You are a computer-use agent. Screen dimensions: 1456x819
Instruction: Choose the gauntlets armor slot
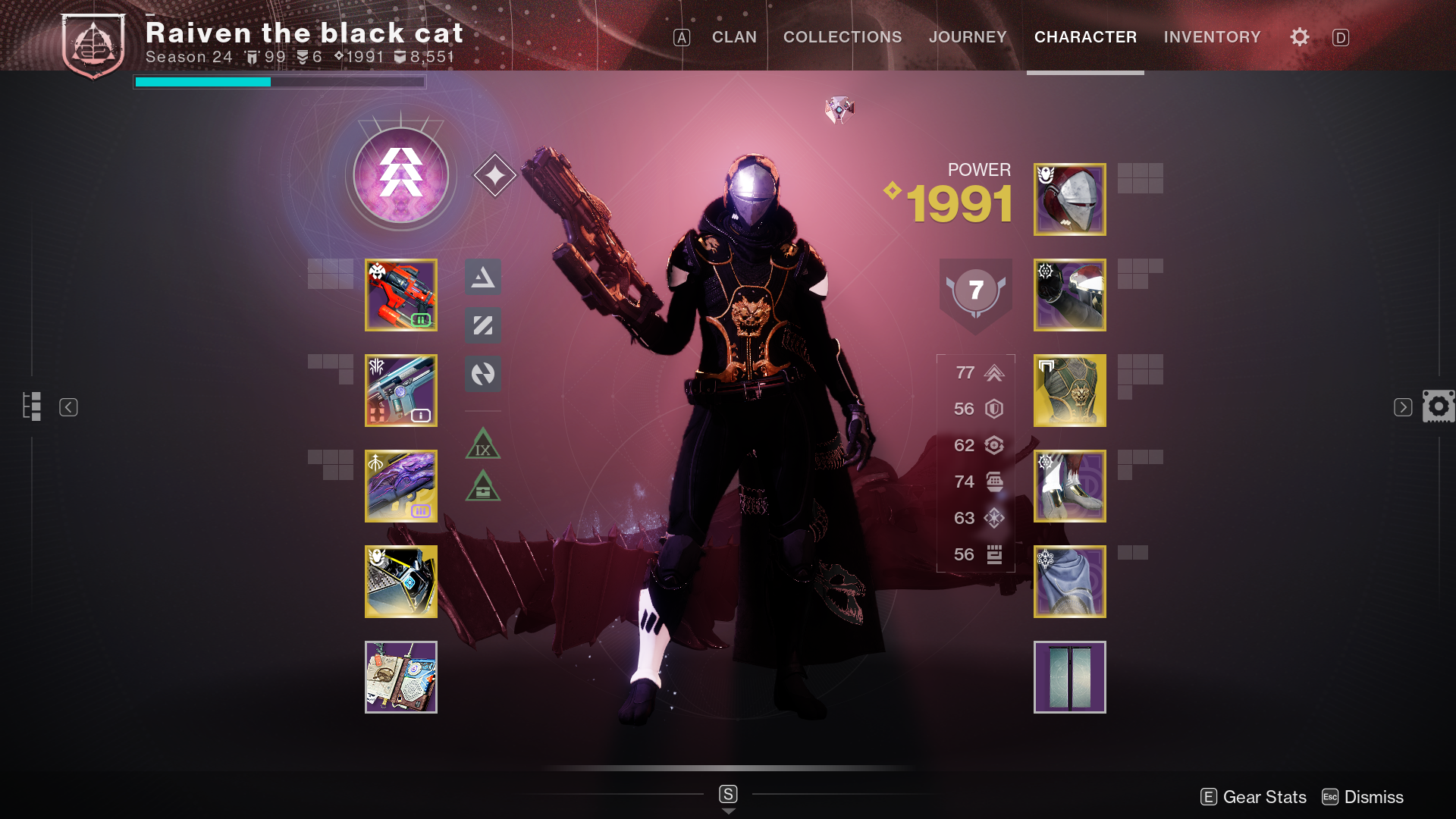[1069, 295]
